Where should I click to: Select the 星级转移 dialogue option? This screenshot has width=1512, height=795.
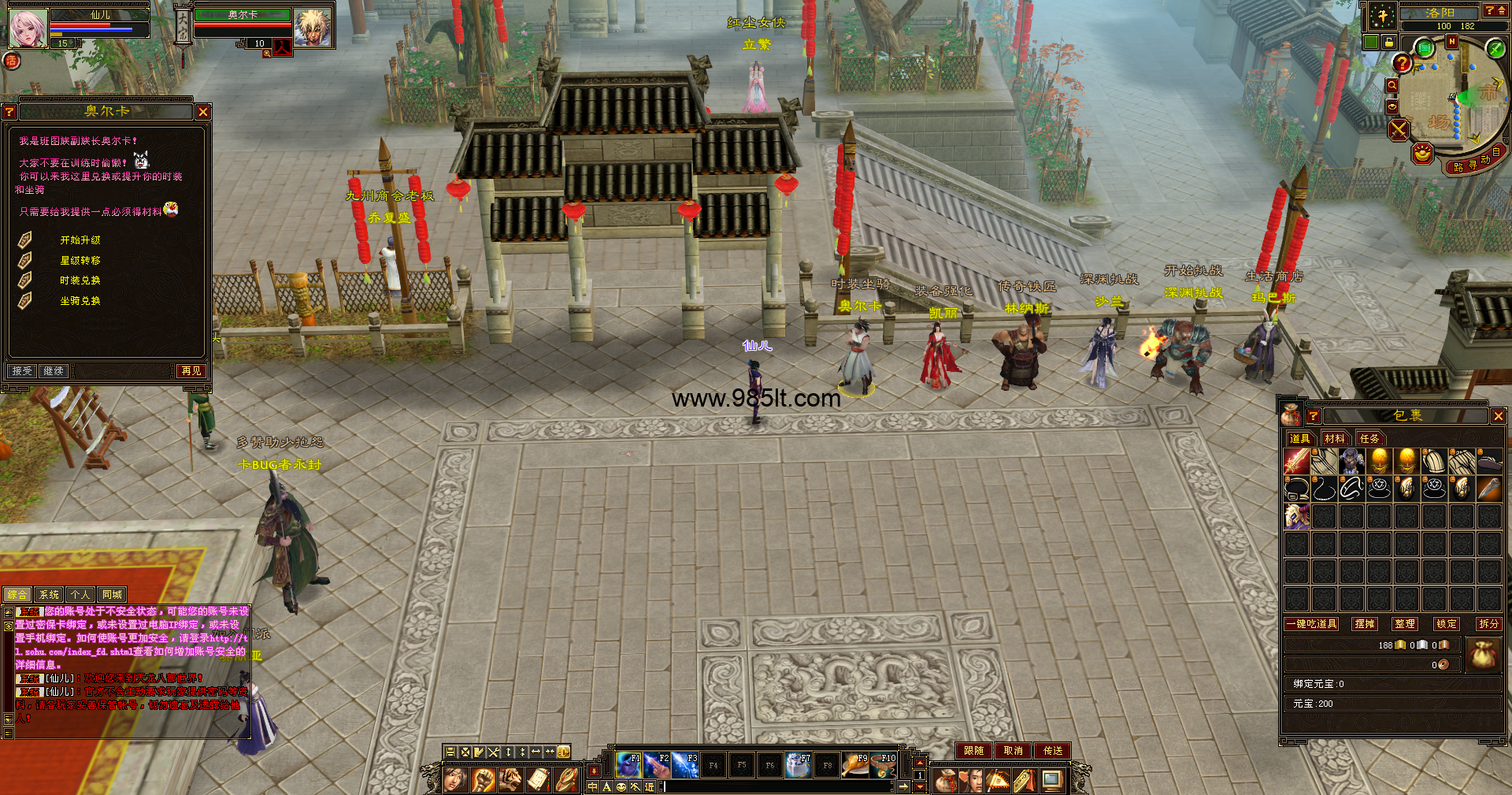[x=80, y=261]
